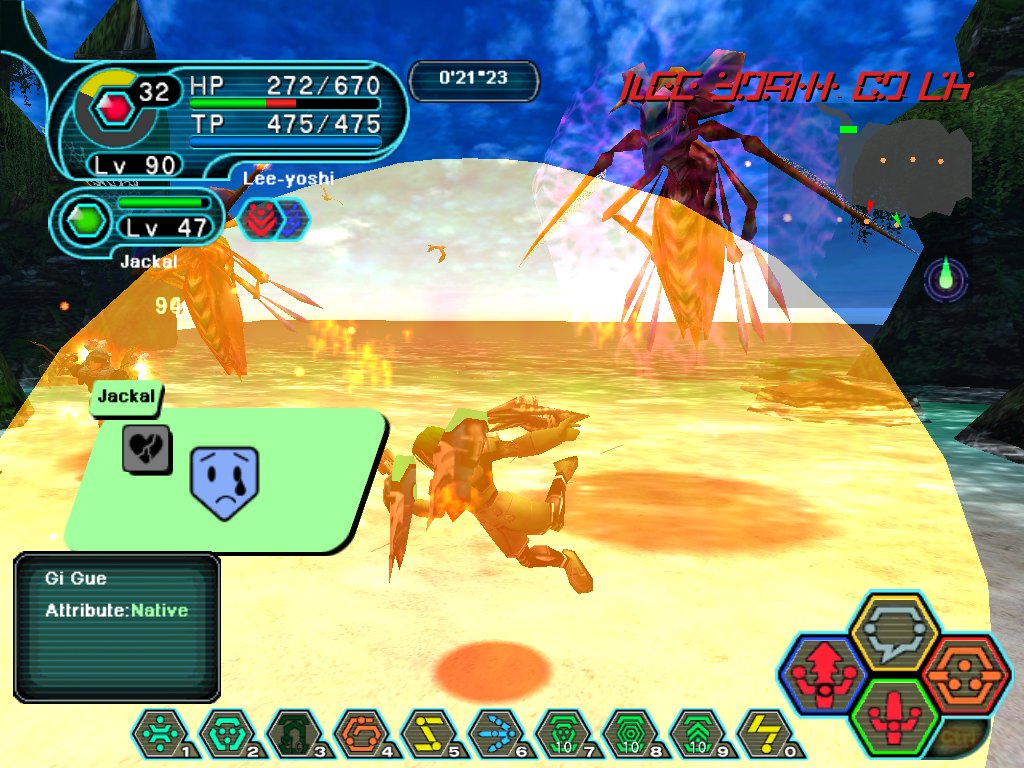The width and height of the screenshot is (1024, 768).
Task: Open the Gi Gue target info panel
Action: 116,627
